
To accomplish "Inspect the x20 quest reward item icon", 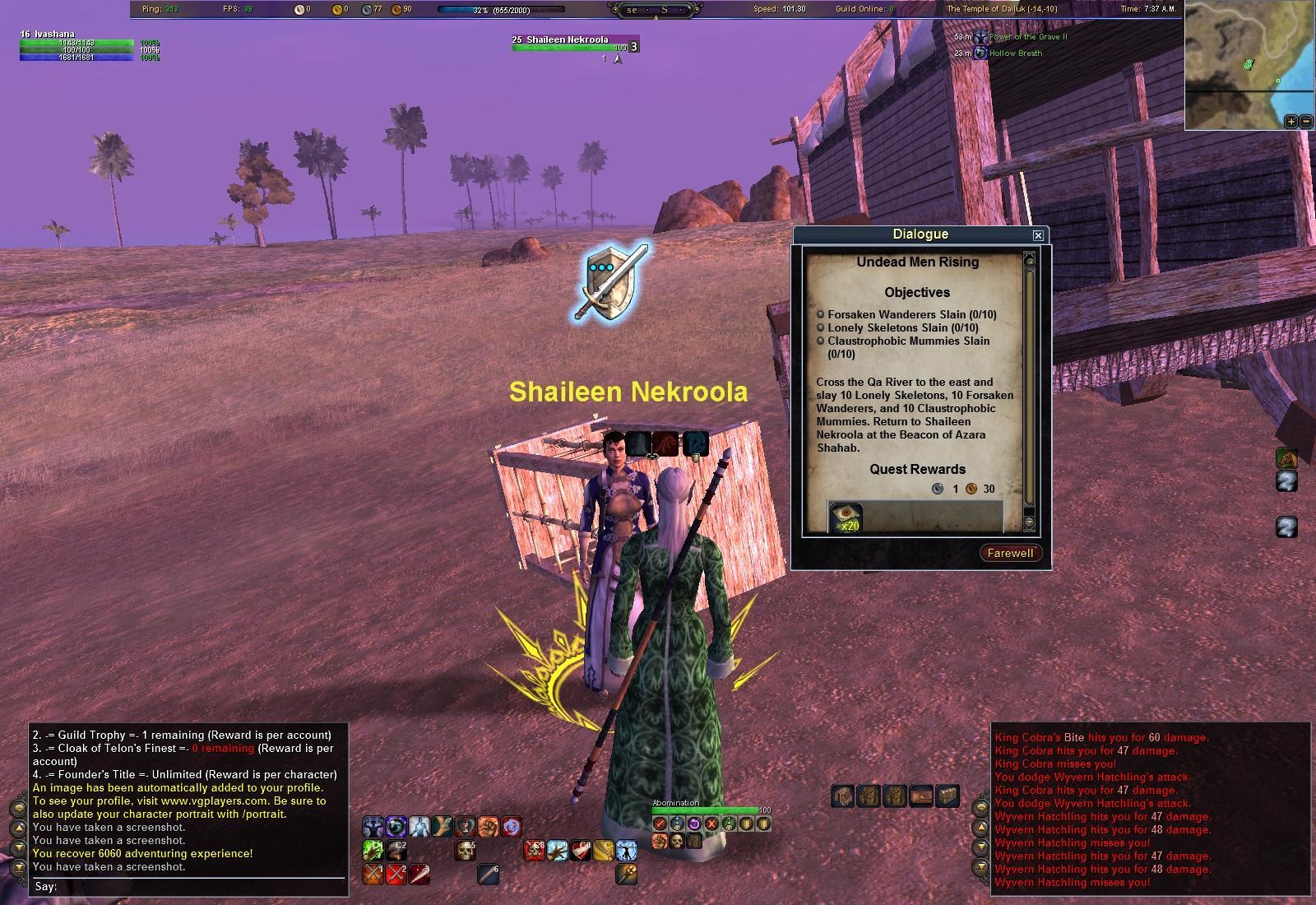I will [x=846, y=518].
